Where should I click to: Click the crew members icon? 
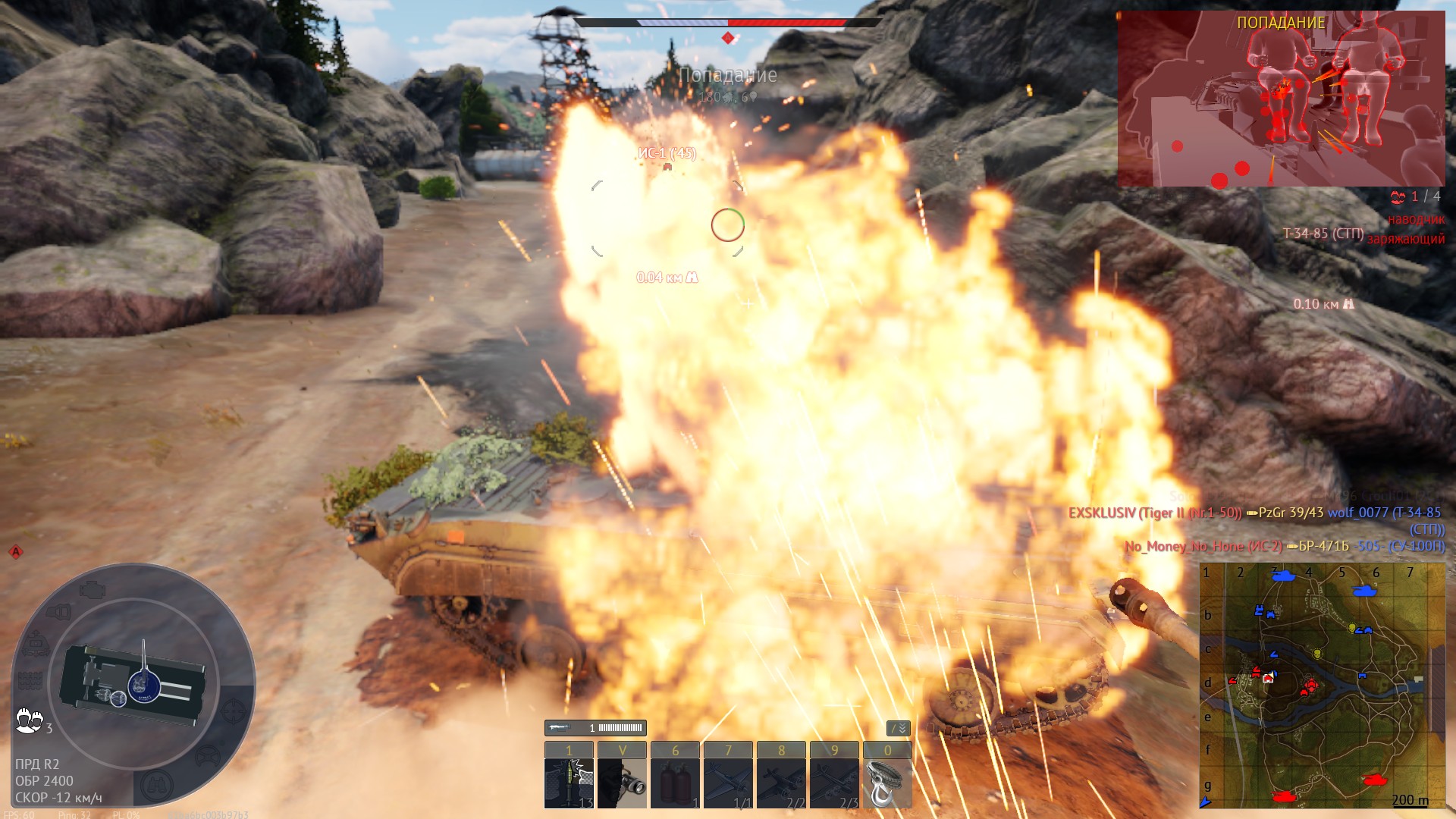coord(29,720)
